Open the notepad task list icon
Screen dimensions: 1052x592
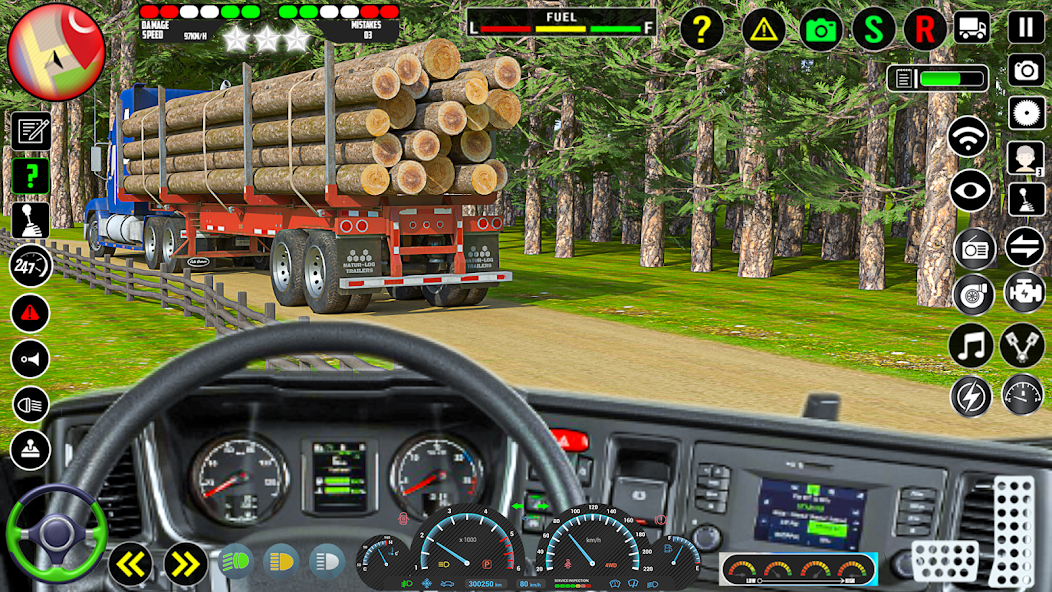pos(31,132)
